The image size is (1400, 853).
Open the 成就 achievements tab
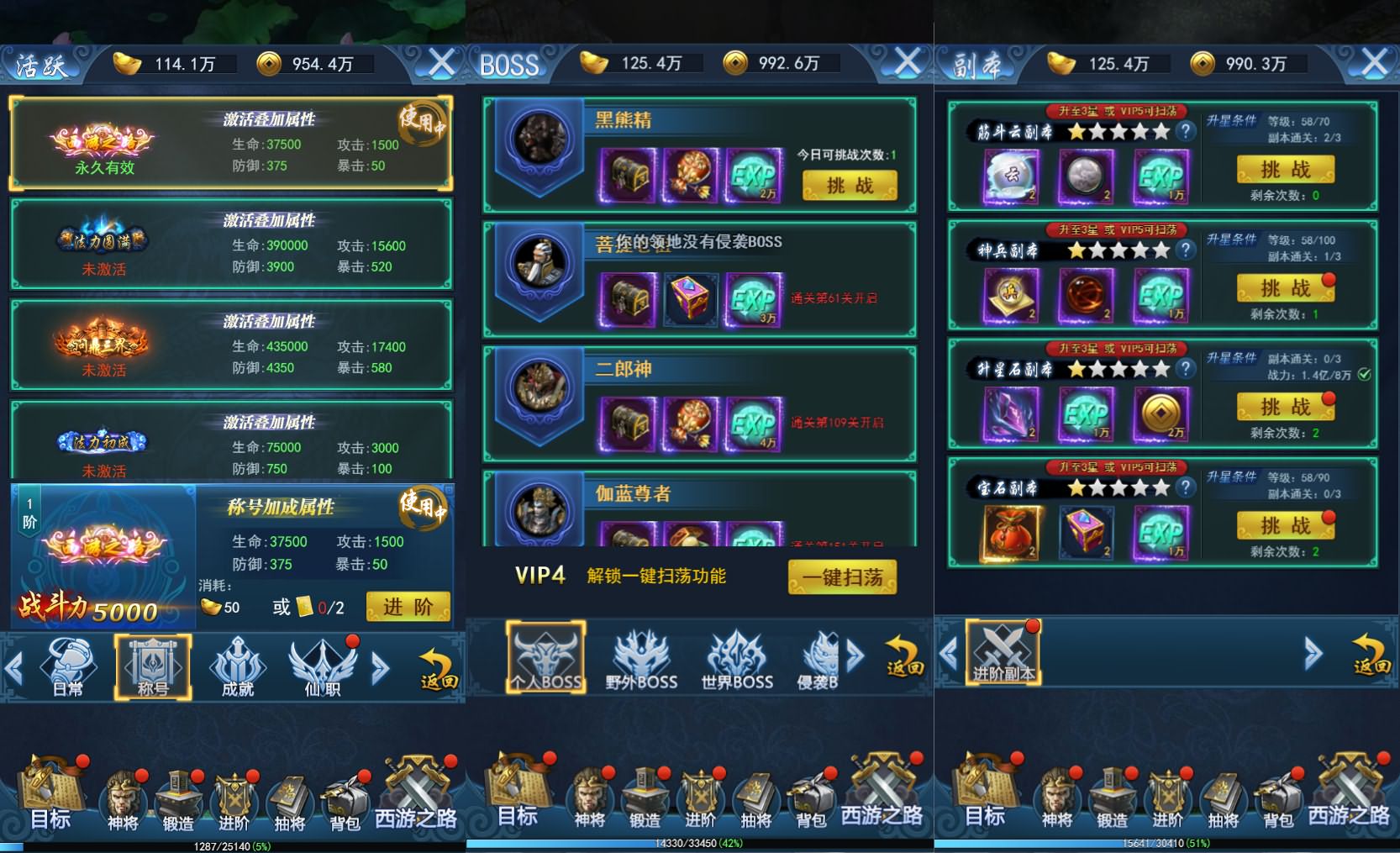238,666
